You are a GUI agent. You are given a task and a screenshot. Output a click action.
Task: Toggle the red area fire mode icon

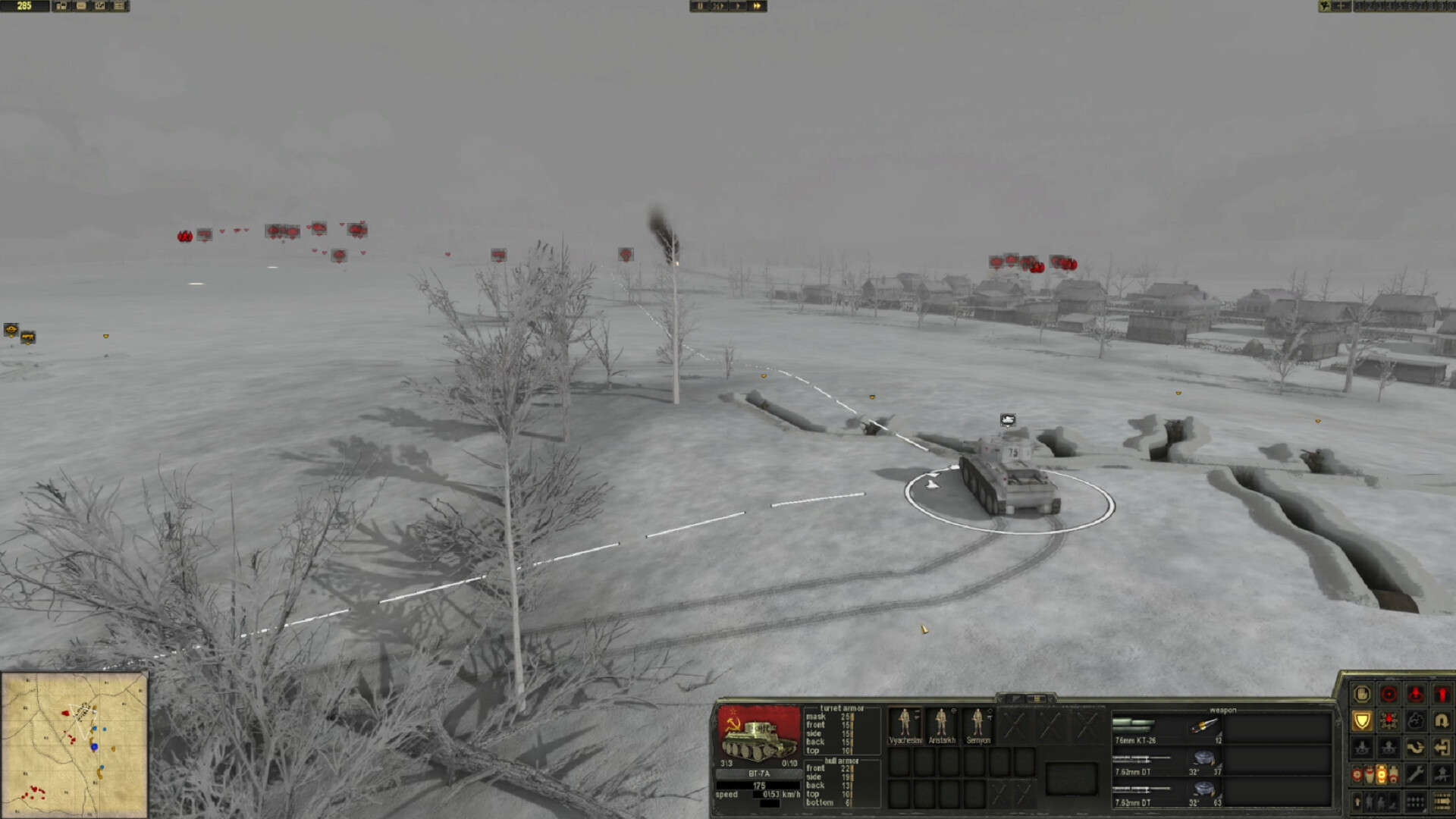coord(1389,719)
